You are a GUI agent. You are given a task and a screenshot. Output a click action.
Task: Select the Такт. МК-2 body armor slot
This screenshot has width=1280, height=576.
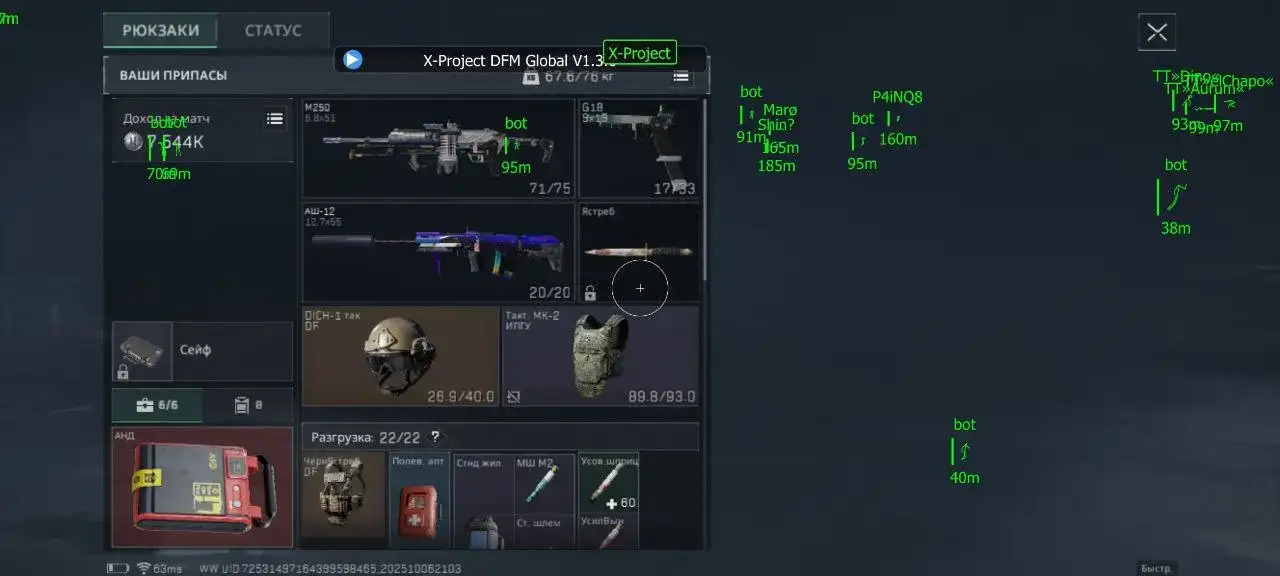600,356
